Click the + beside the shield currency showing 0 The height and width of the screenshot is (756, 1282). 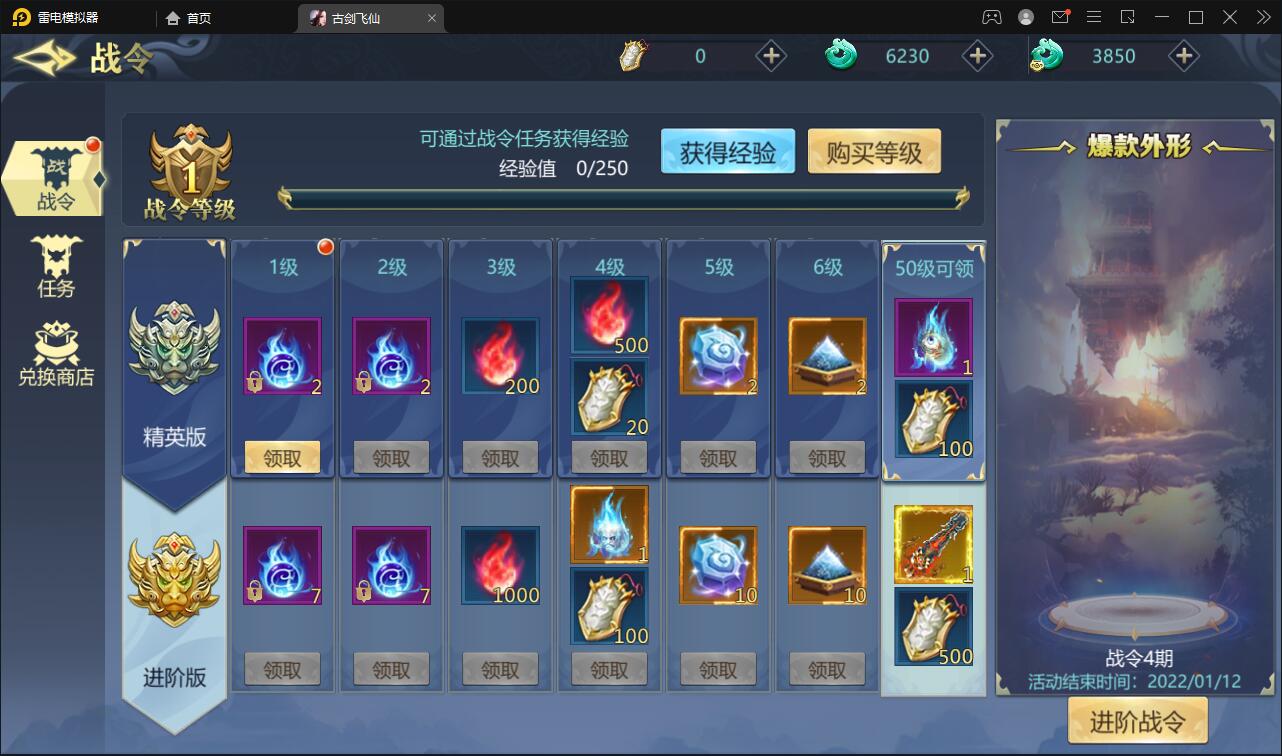770,56
